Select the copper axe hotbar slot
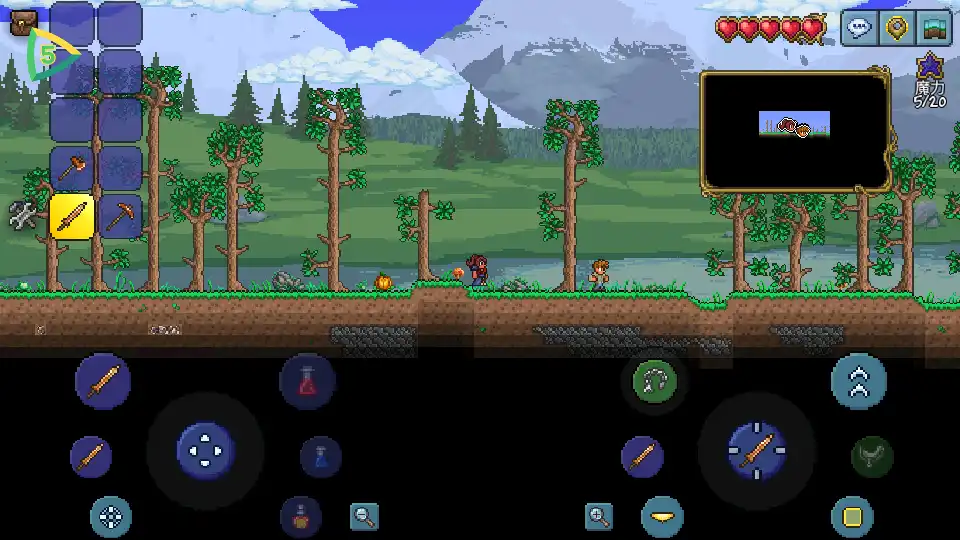Viewport: 960px width, 540px height. 72,167
